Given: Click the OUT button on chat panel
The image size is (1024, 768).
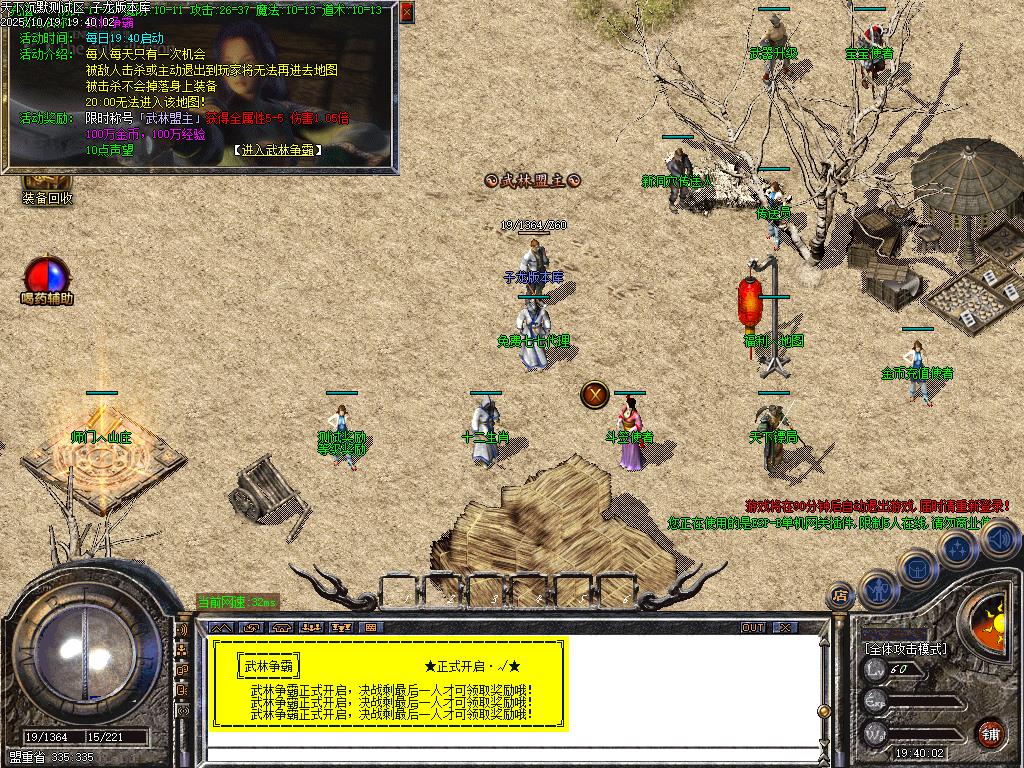Looking at the screenshot, I should pyautogui.click(x=753, y=627).
